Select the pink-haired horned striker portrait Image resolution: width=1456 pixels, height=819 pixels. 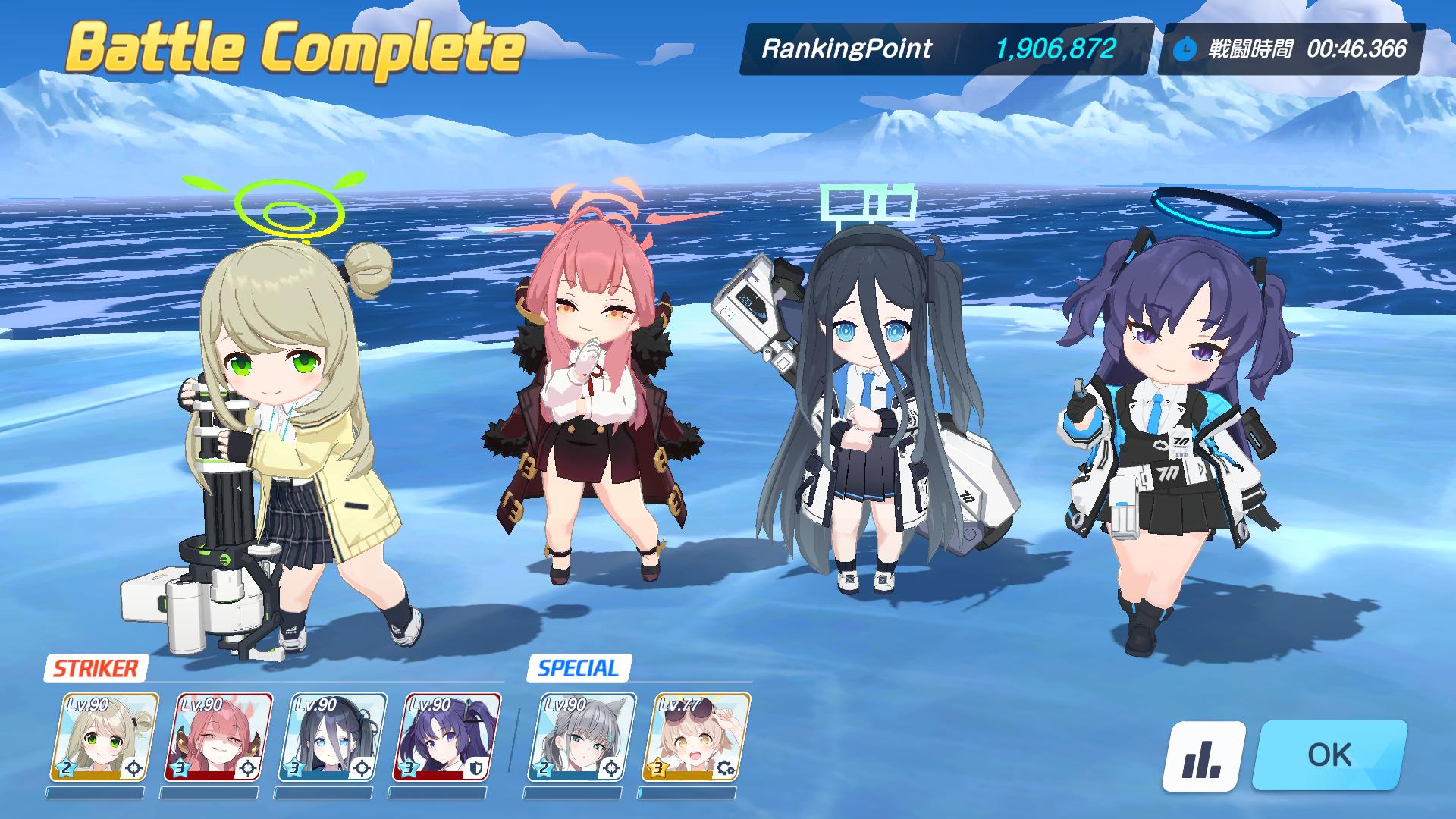click(218, 737)
